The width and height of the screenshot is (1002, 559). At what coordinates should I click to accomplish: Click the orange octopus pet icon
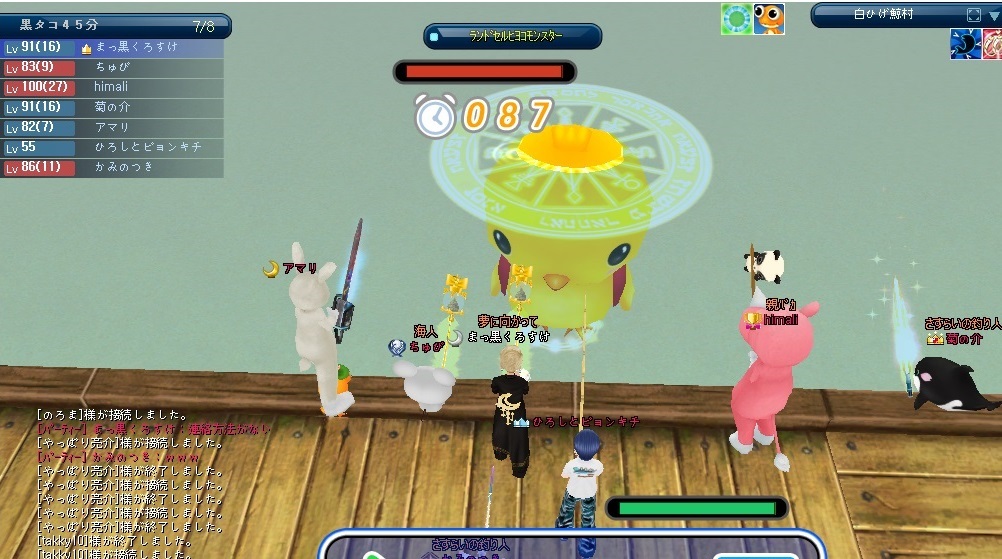click(768, 19)
